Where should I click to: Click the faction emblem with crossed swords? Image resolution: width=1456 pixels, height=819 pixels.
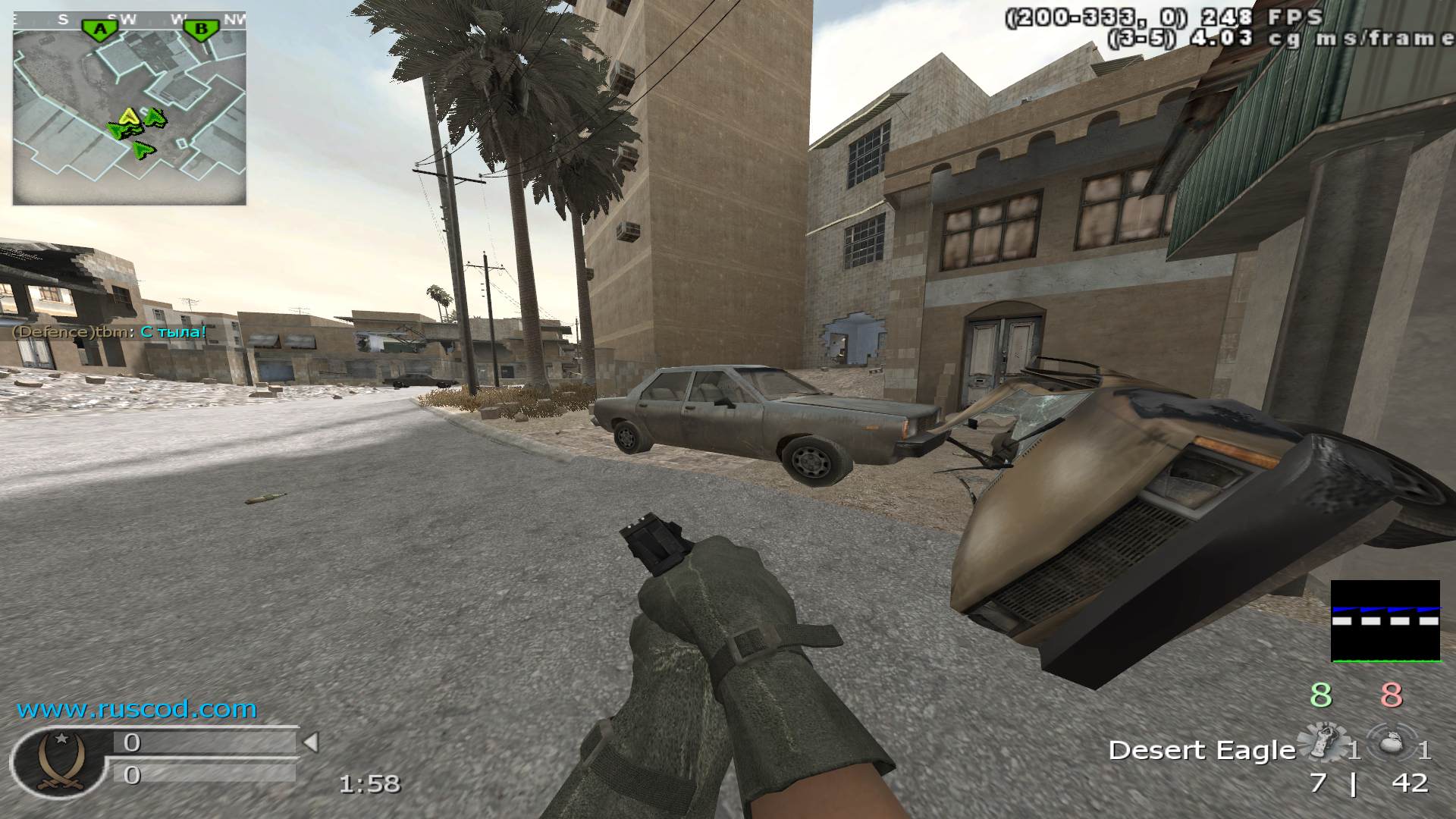click(x=59, y=761)
